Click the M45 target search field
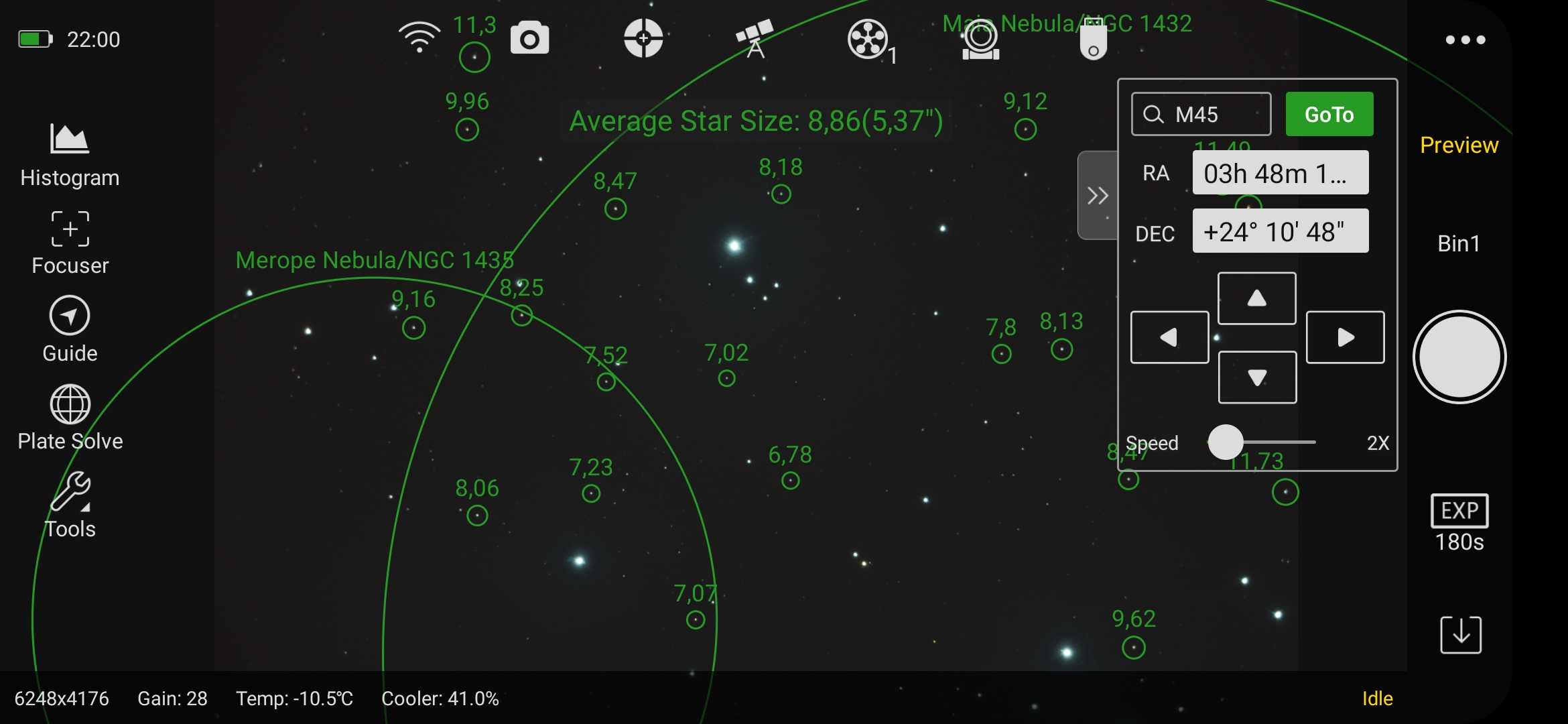 [x=1201, y=113]
